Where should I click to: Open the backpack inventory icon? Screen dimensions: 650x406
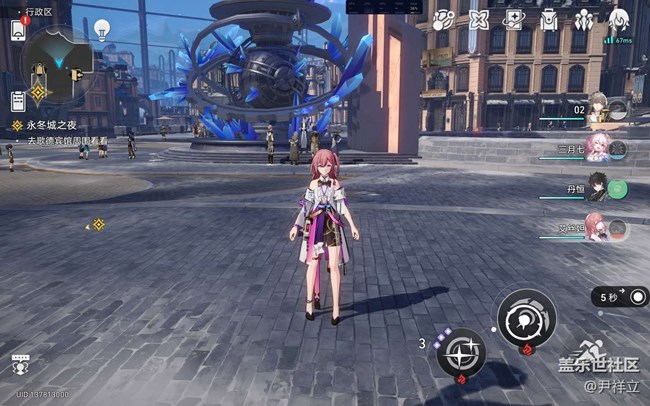point(548,19)
